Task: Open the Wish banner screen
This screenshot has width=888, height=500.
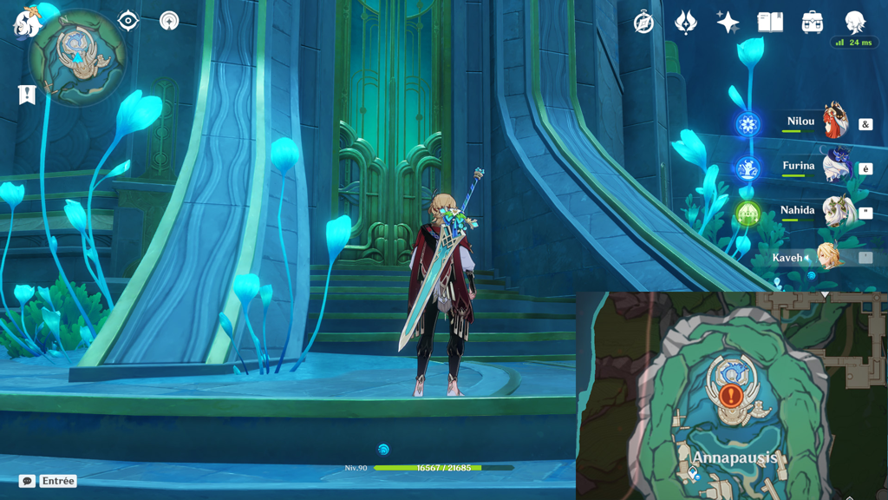Action: click(686, 22)
